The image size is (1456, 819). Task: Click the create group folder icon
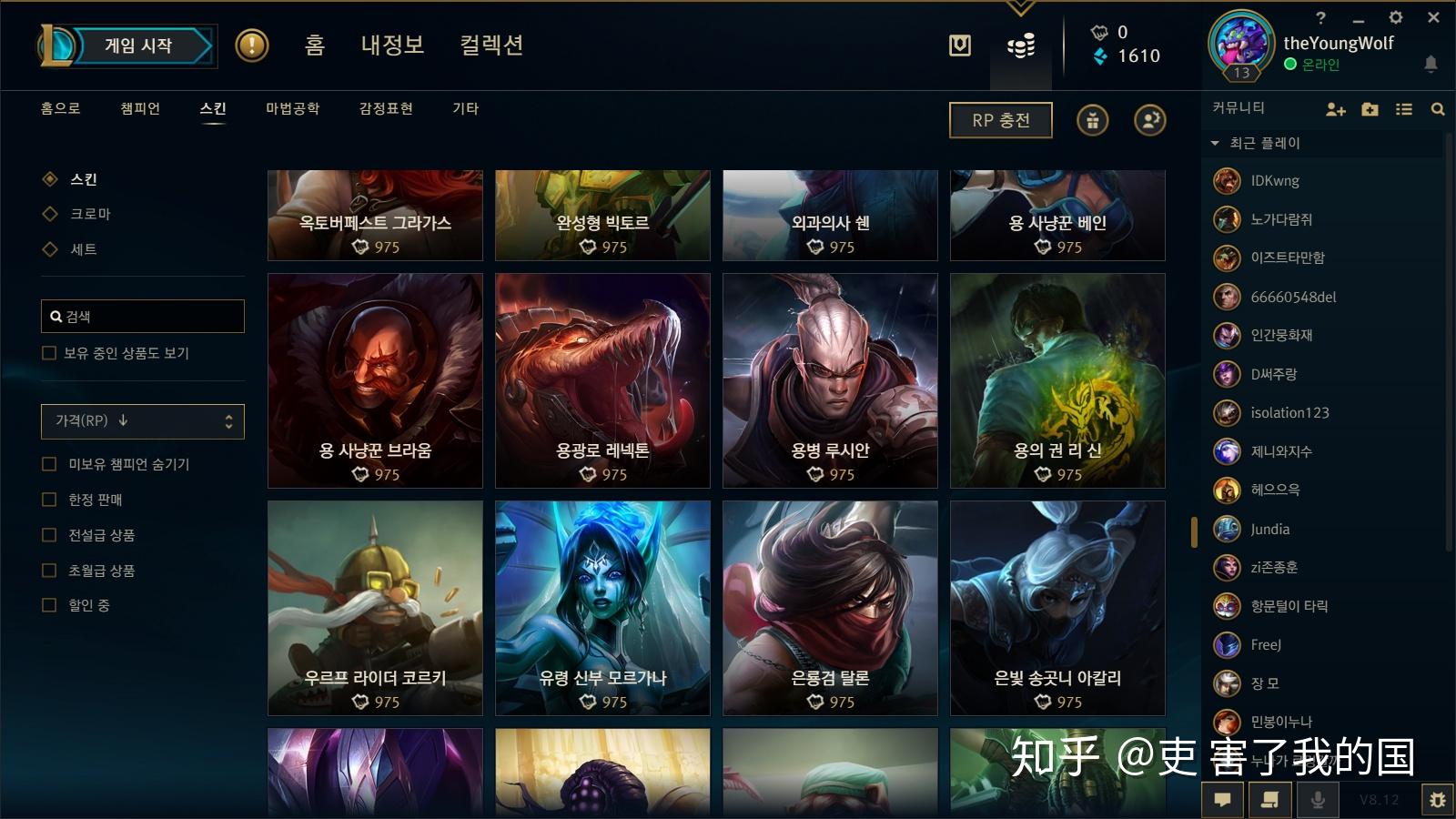(x=1369, y=108)
